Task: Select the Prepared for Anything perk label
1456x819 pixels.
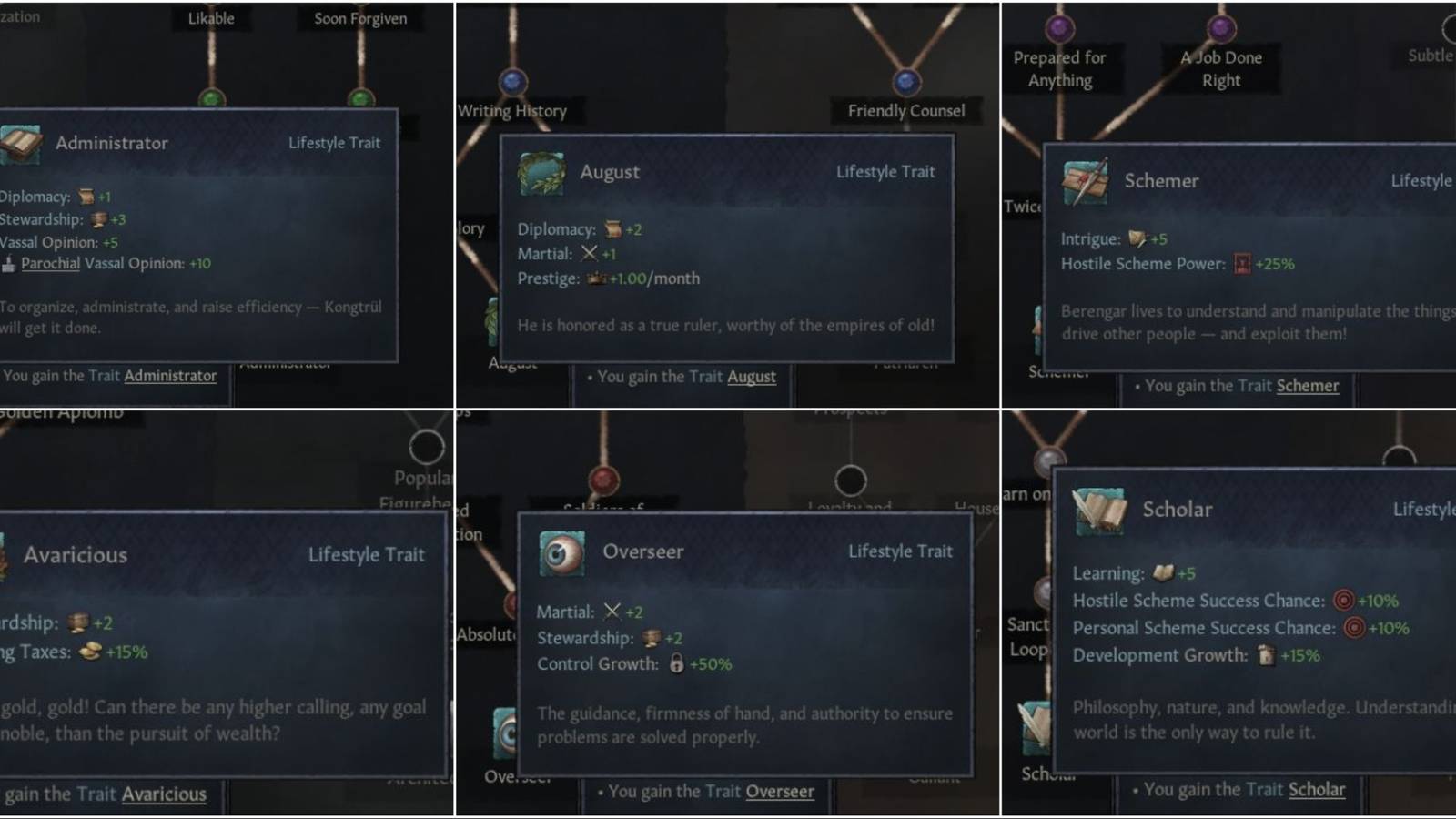Action: pyautogui.click(x=1059, y=69)
